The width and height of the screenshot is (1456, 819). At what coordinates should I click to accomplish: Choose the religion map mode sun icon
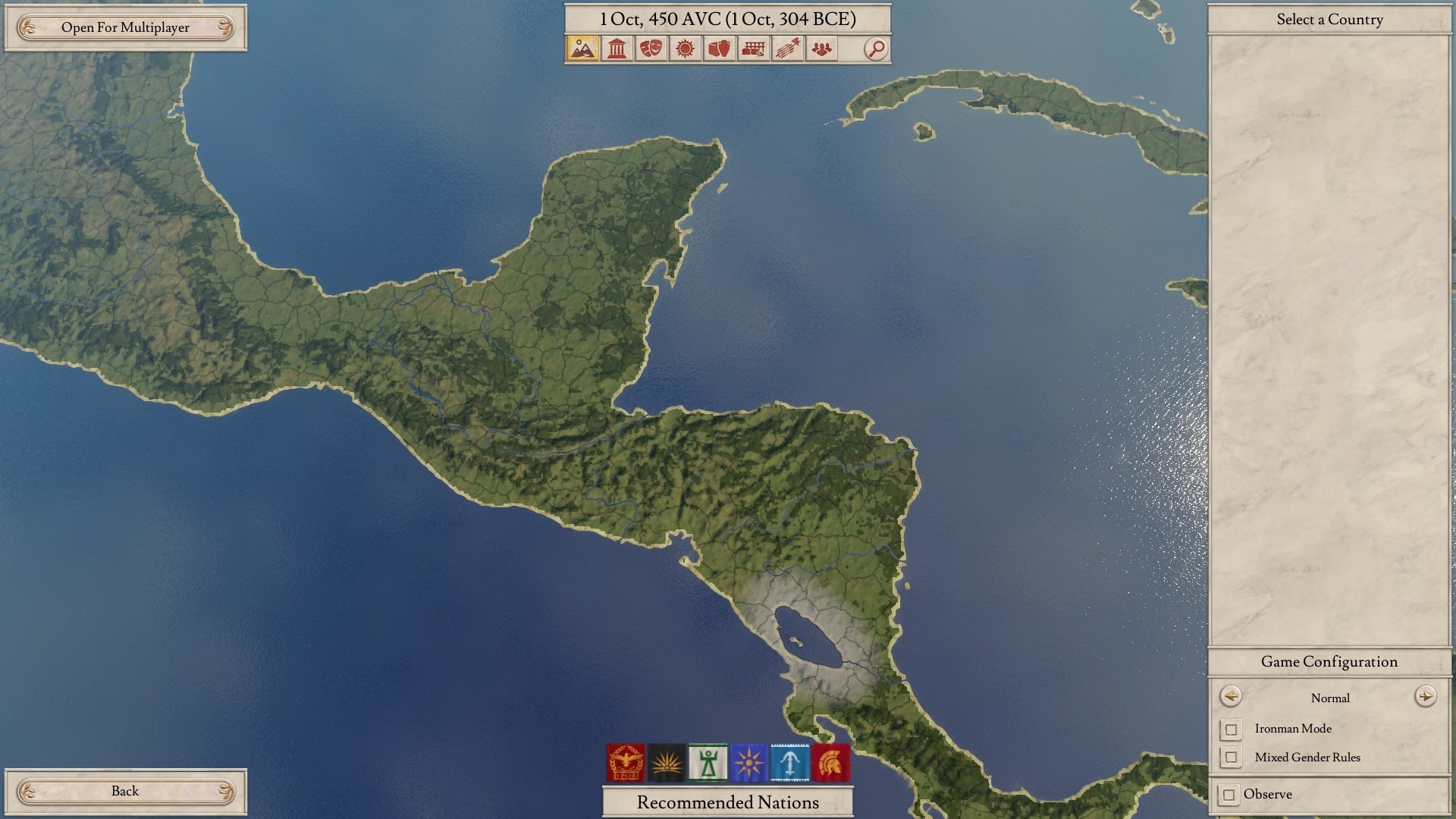point(685,49)
